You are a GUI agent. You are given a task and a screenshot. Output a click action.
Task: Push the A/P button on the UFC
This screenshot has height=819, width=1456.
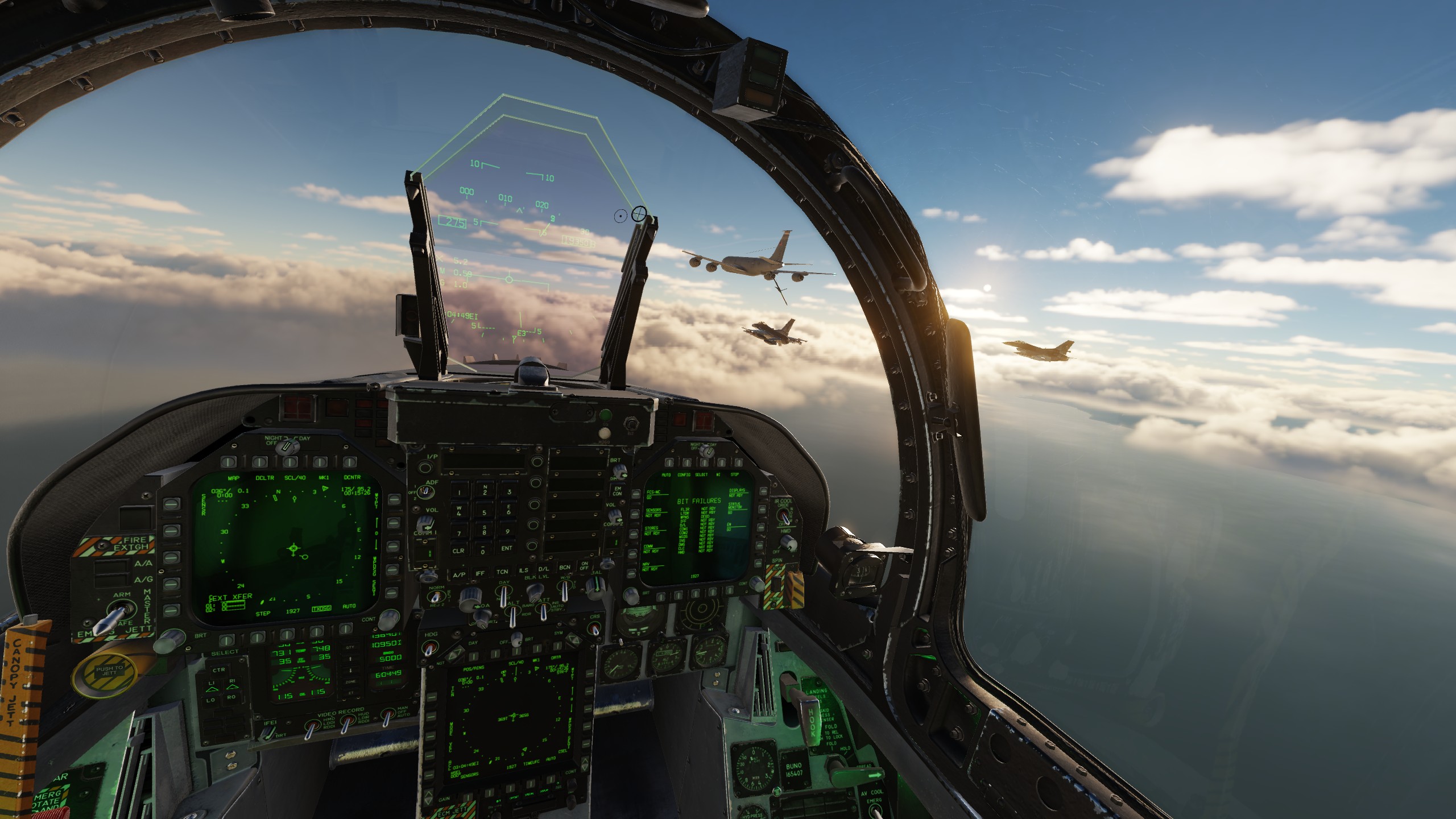coord(458,574)
